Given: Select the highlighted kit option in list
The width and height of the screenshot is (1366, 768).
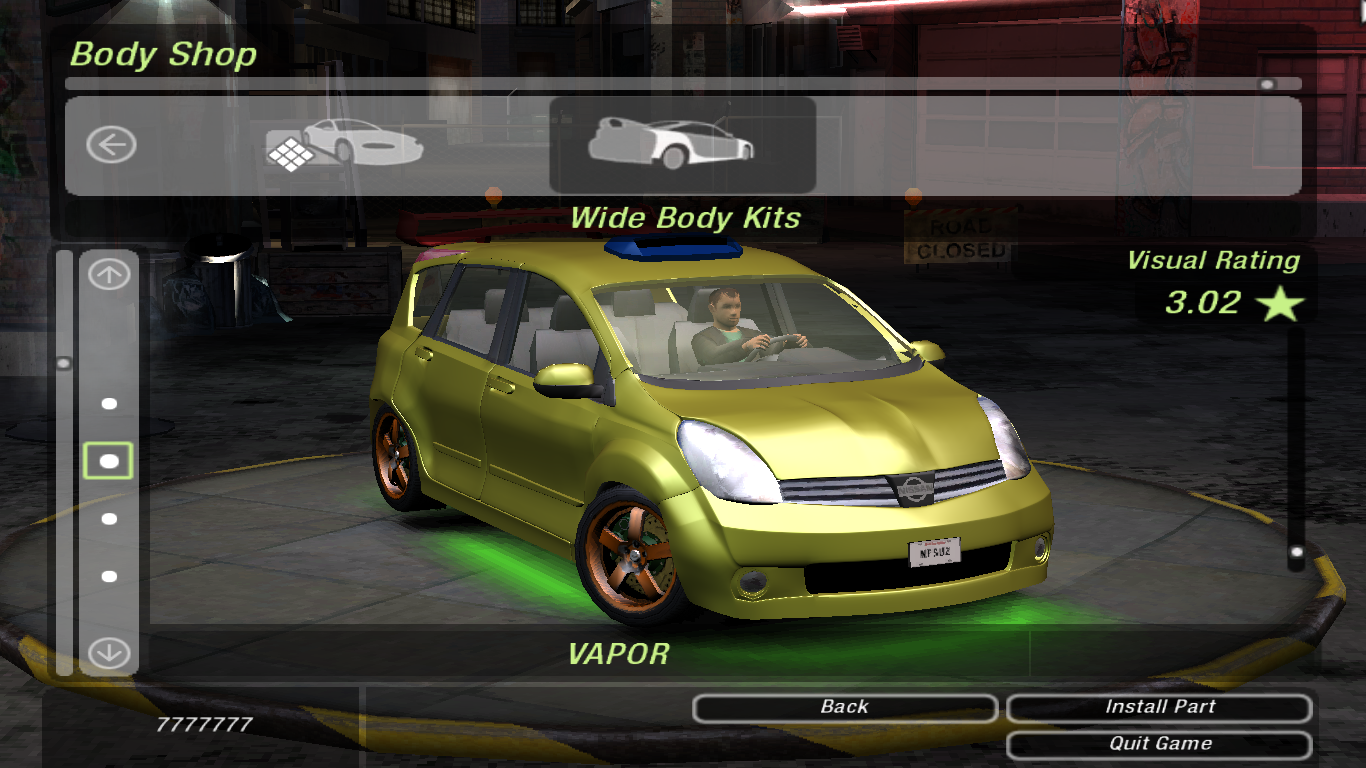Looking at the screenshot, I should tap(109, 461).
